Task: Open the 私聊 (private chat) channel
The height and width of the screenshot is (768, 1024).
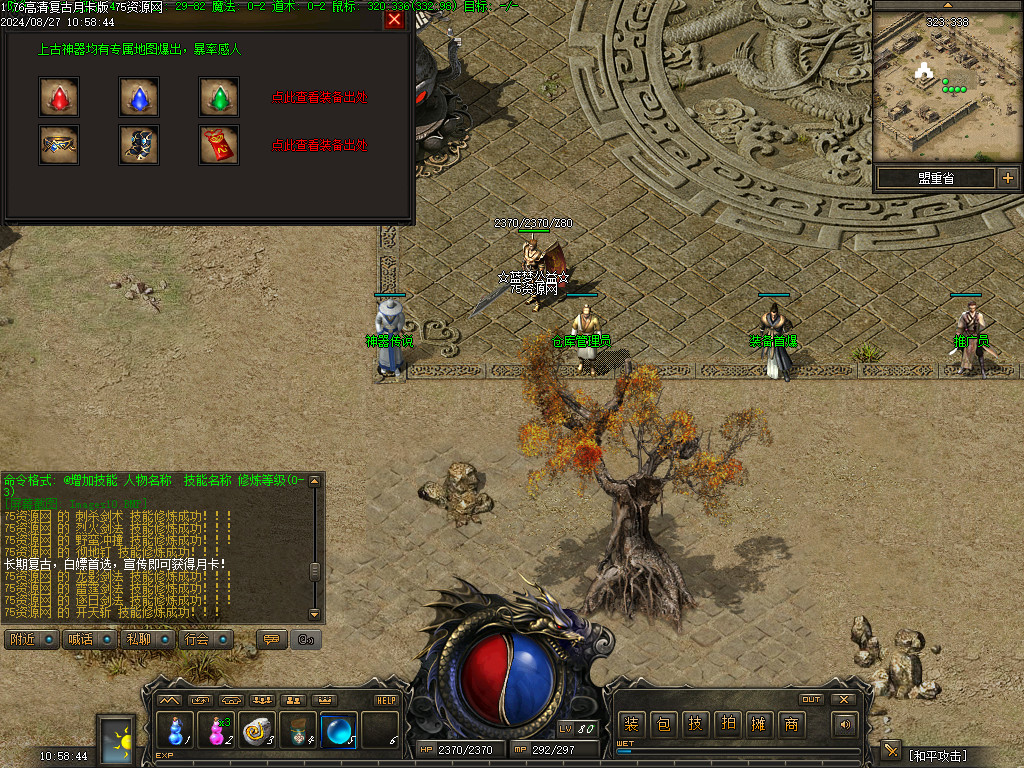Action: pyautogui.click(x=147, y=639)
